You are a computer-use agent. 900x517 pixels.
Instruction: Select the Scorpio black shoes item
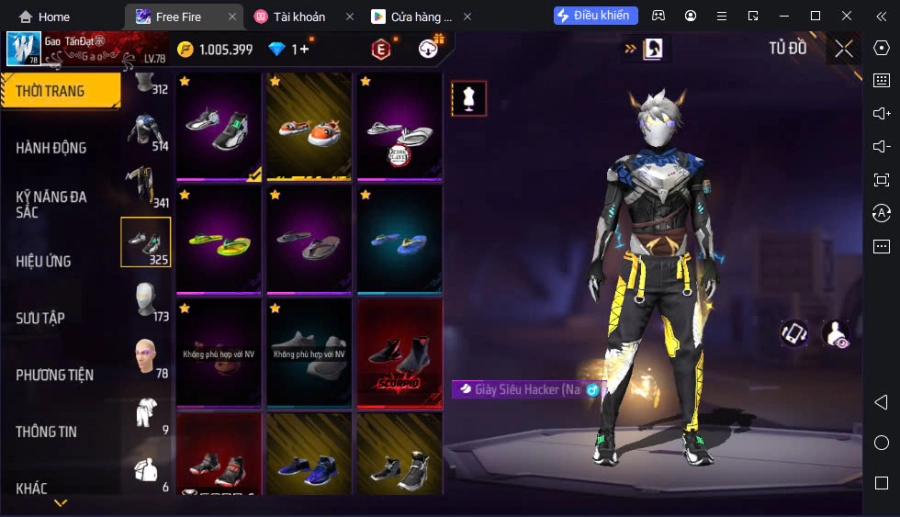point(400,354)
